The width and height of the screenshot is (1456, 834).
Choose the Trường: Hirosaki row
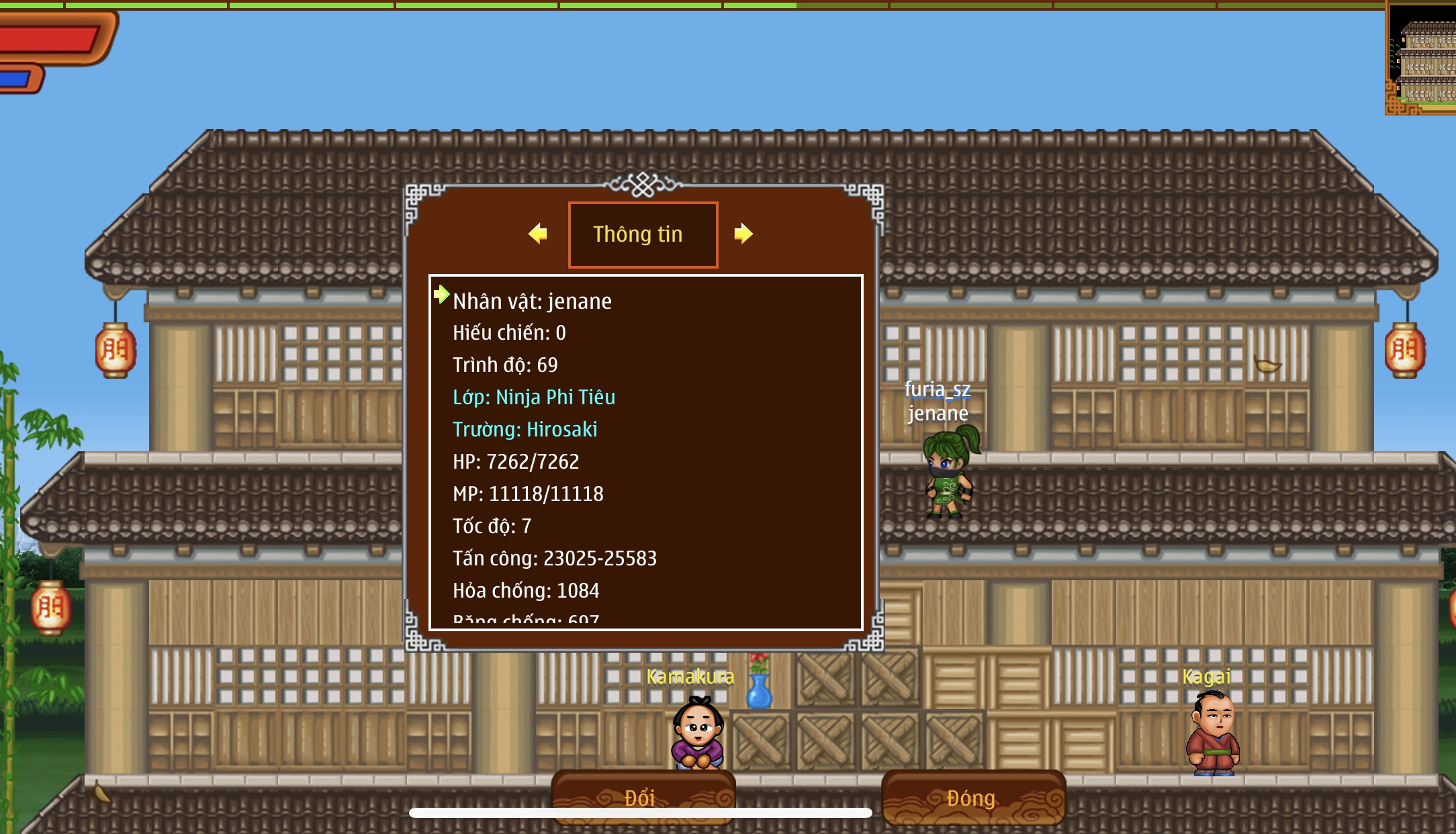coord(525,429)
